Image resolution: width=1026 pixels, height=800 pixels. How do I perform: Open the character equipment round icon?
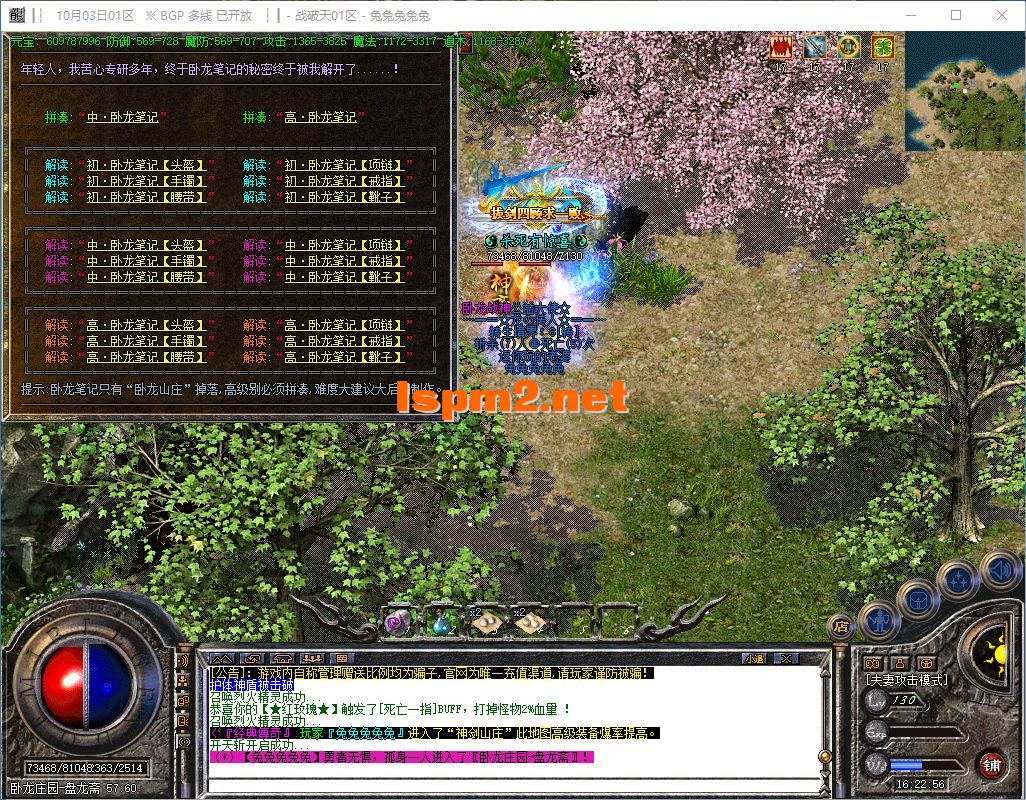tap(879, 620)
